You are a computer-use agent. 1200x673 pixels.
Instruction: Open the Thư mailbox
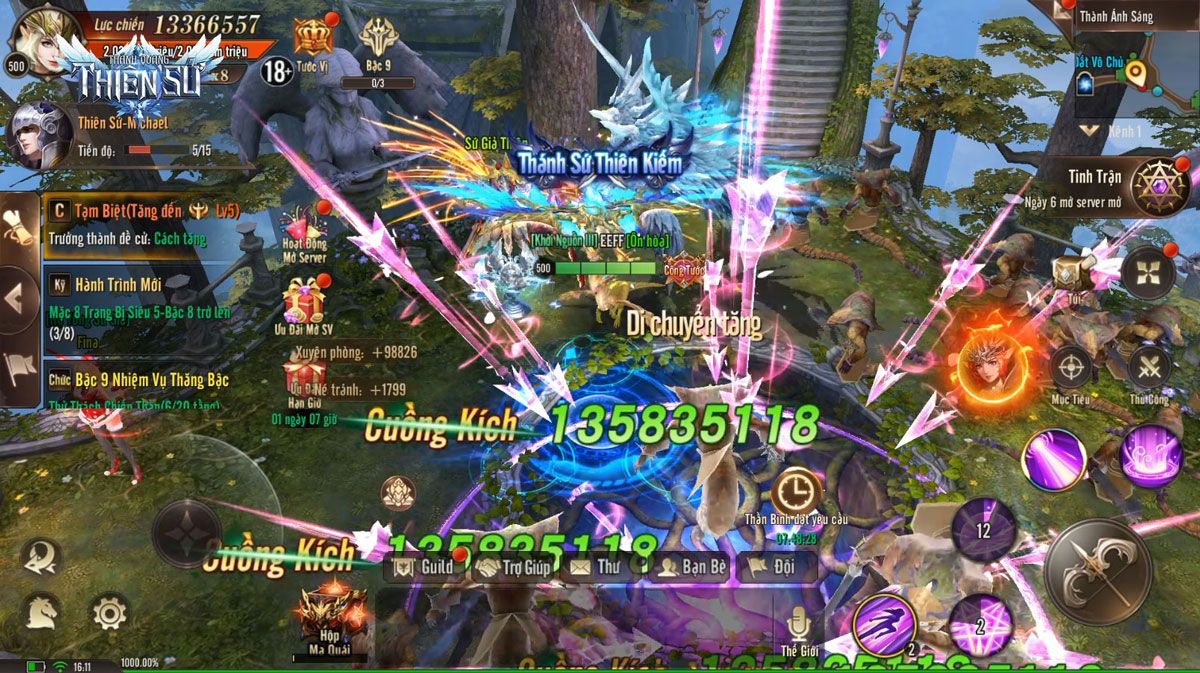pyautogui.click(x=595, y=567)
